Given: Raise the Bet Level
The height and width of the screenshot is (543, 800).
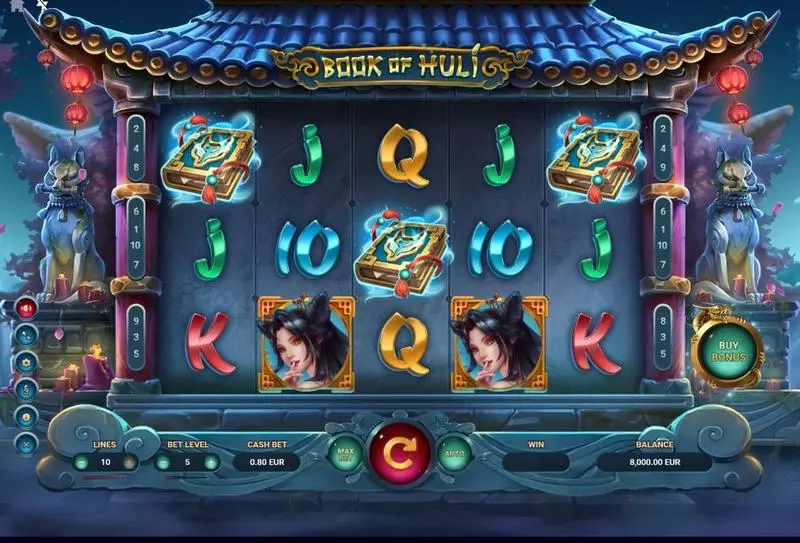Looking at the screenshot, I should click(210, 461).
